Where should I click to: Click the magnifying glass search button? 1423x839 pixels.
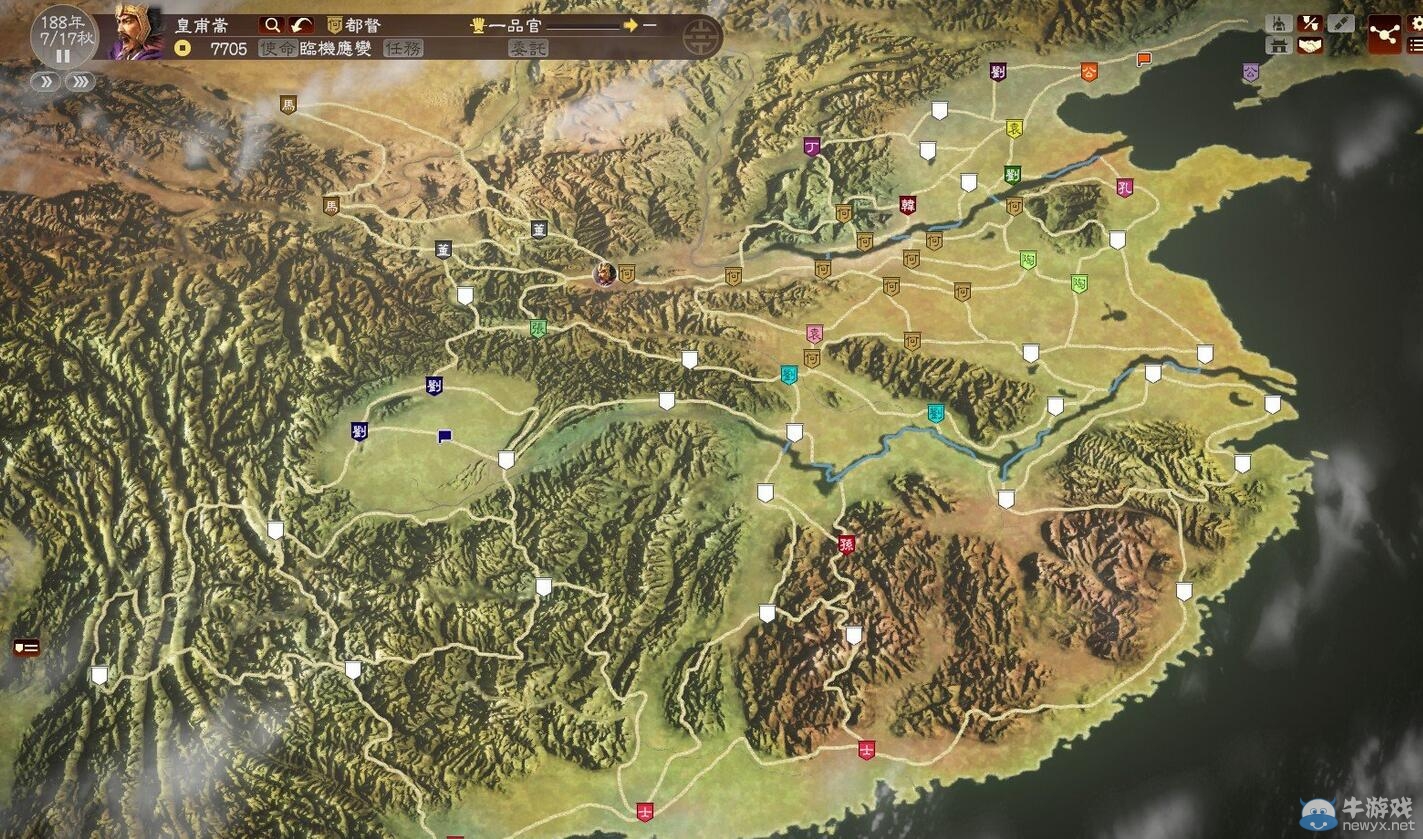coord(271,25)
